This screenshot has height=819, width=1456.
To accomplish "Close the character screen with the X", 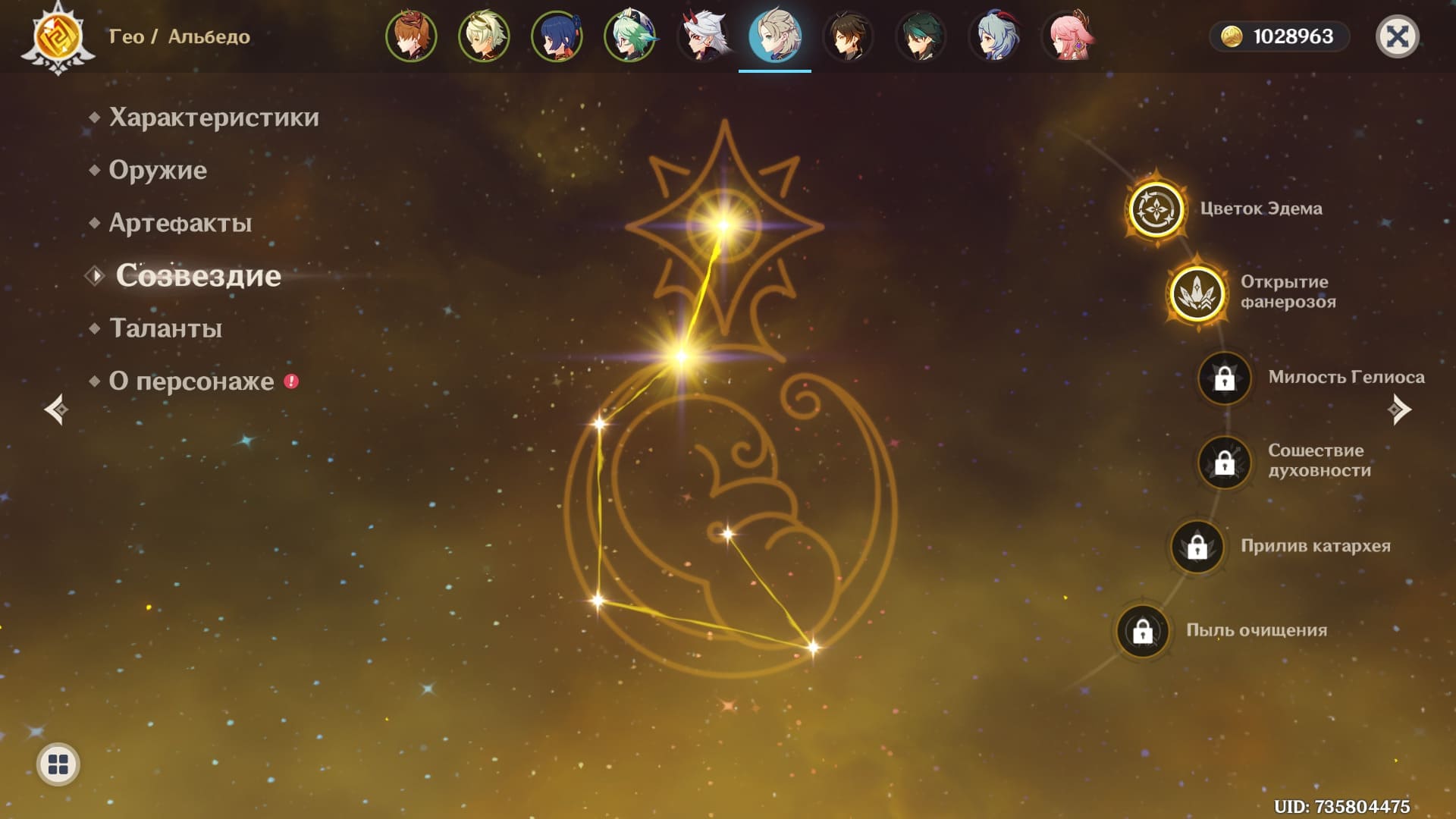I will (x=1397, y=36).
